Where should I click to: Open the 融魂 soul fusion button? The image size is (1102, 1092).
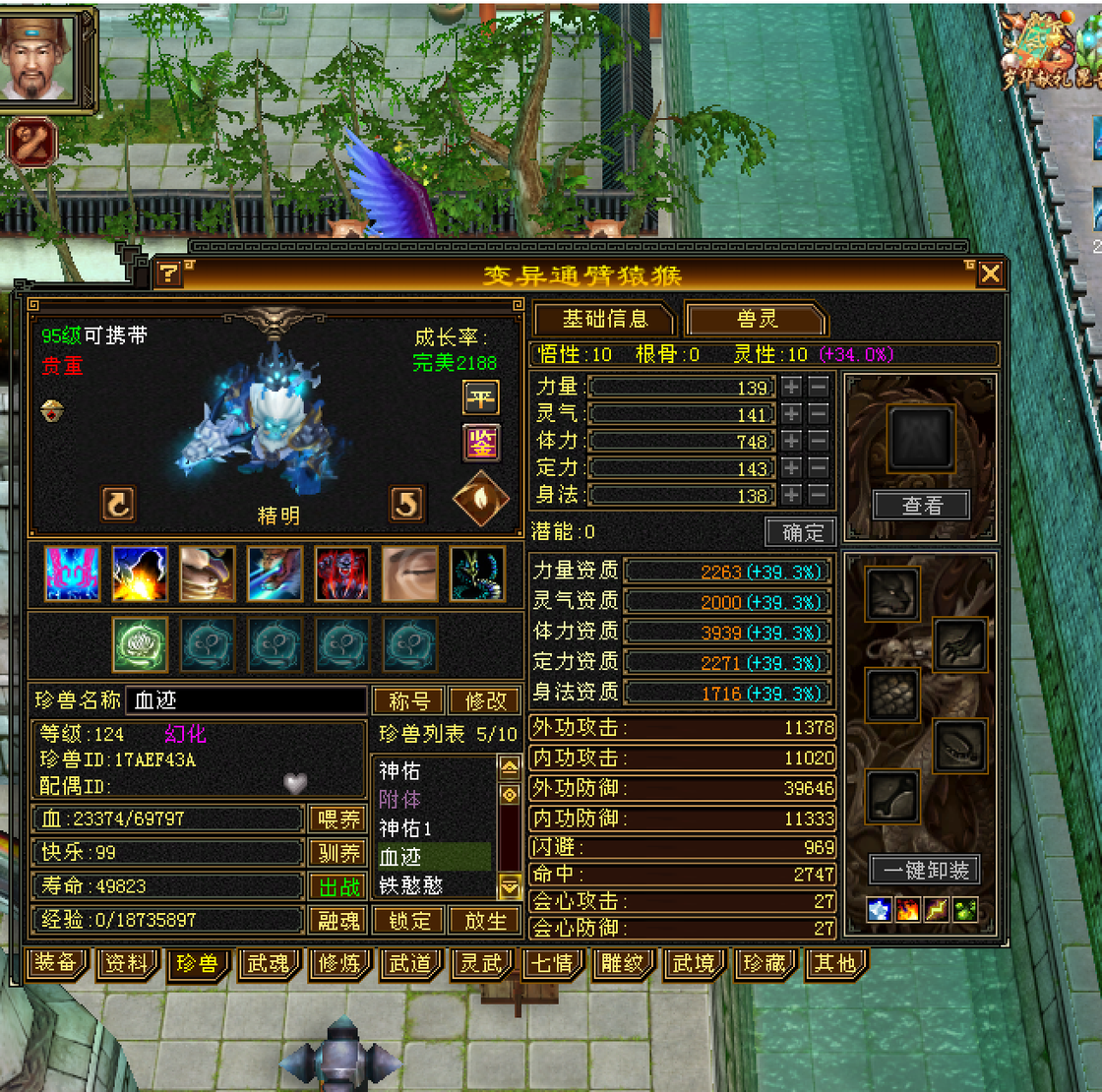338,920
